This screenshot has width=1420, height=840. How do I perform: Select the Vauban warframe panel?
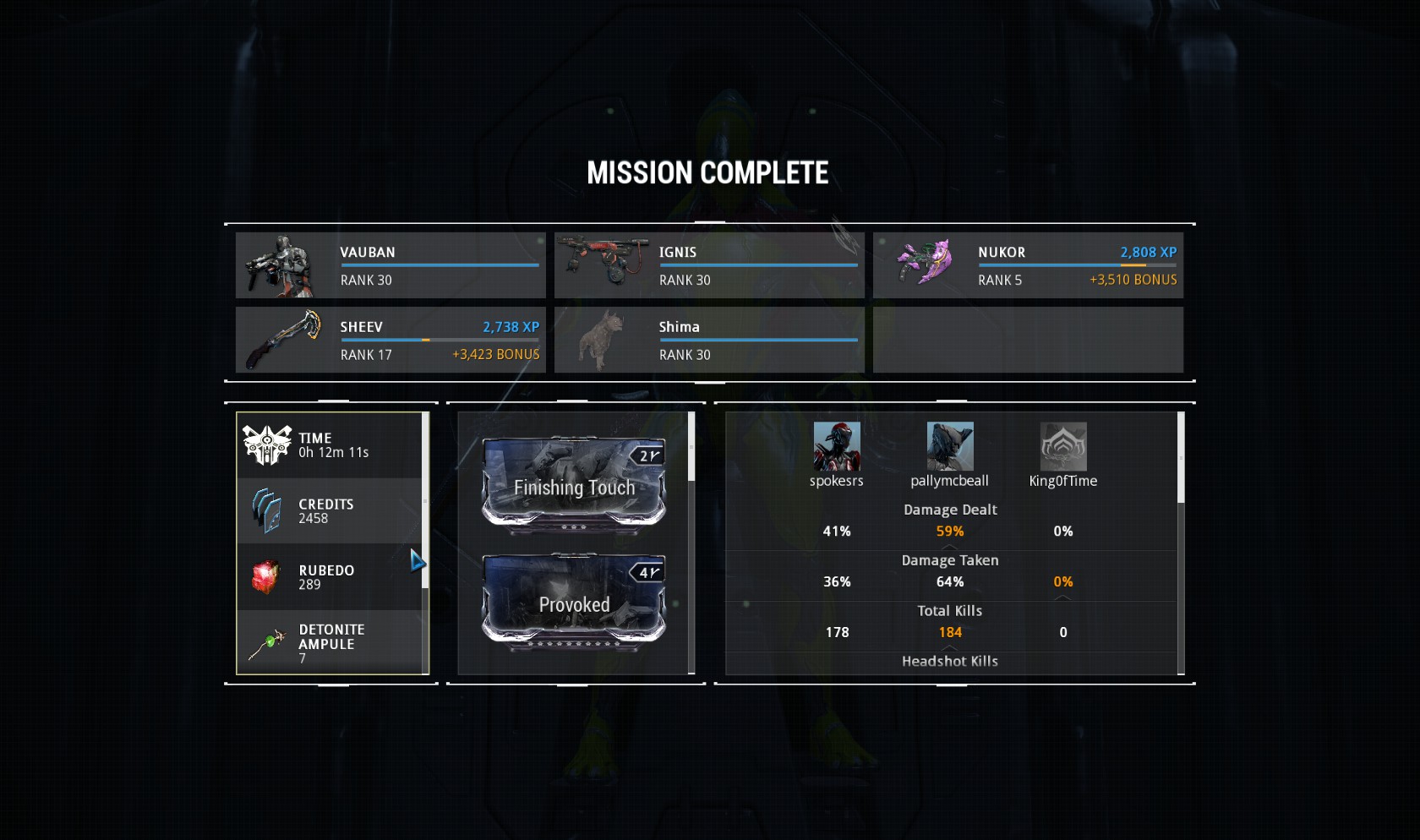point(390,265)
